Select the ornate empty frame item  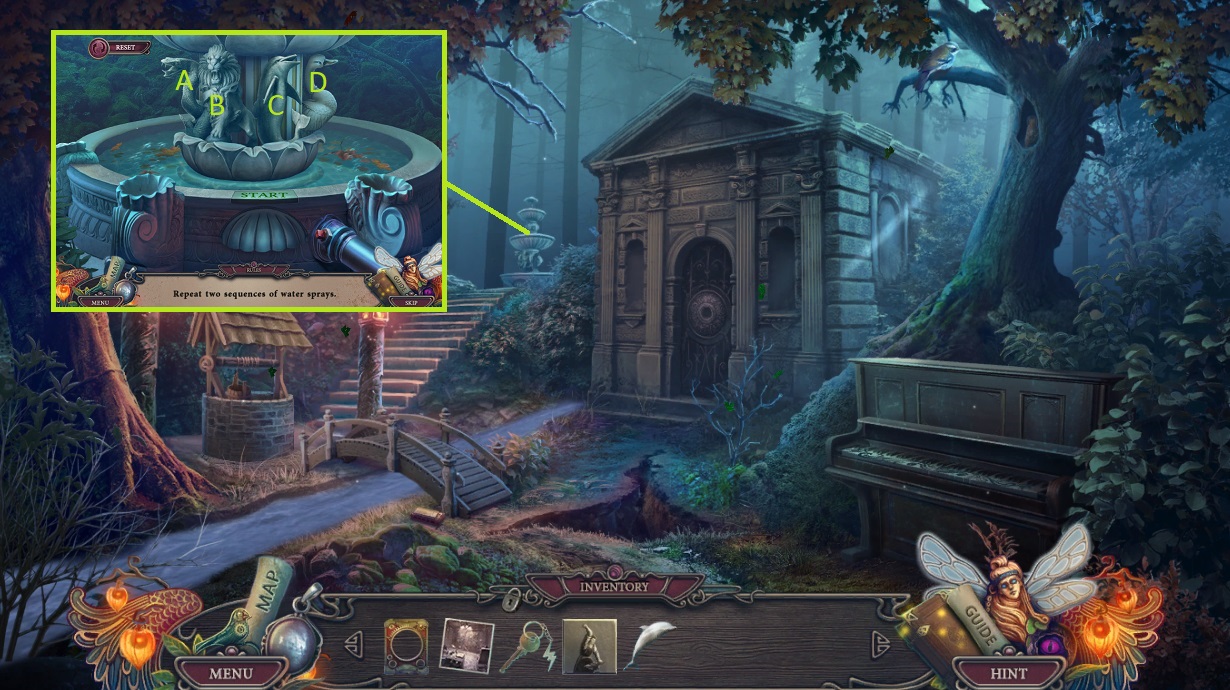pos(406,646)
